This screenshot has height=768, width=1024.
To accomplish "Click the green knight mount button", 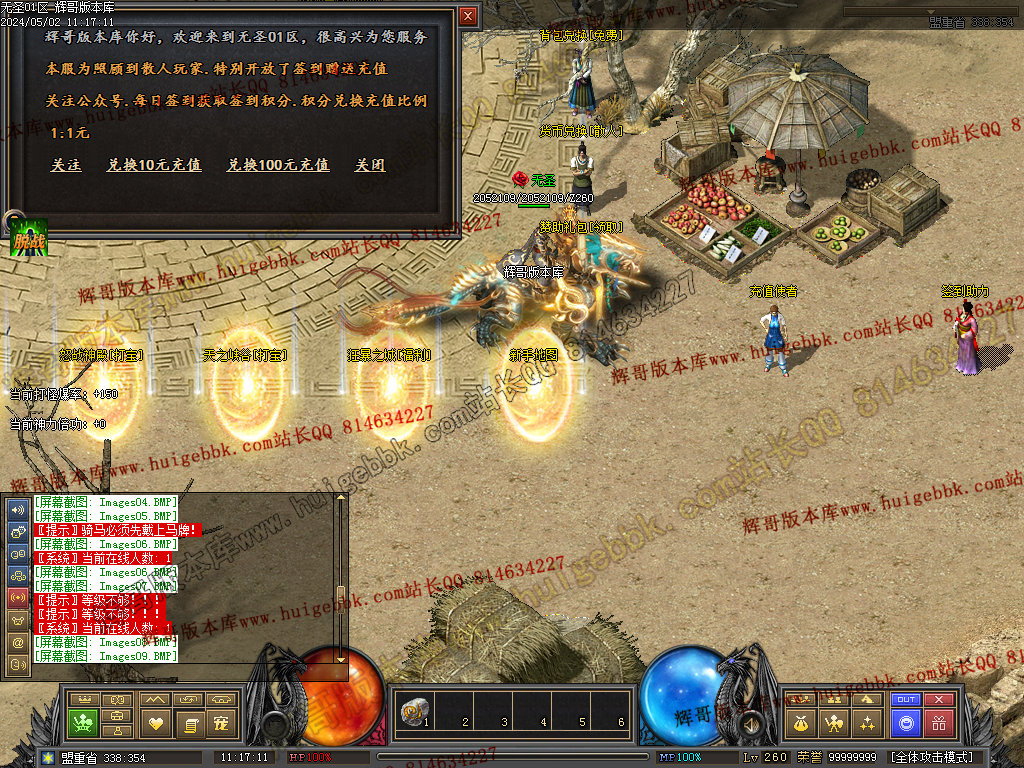I will click(x=83, y=722).
